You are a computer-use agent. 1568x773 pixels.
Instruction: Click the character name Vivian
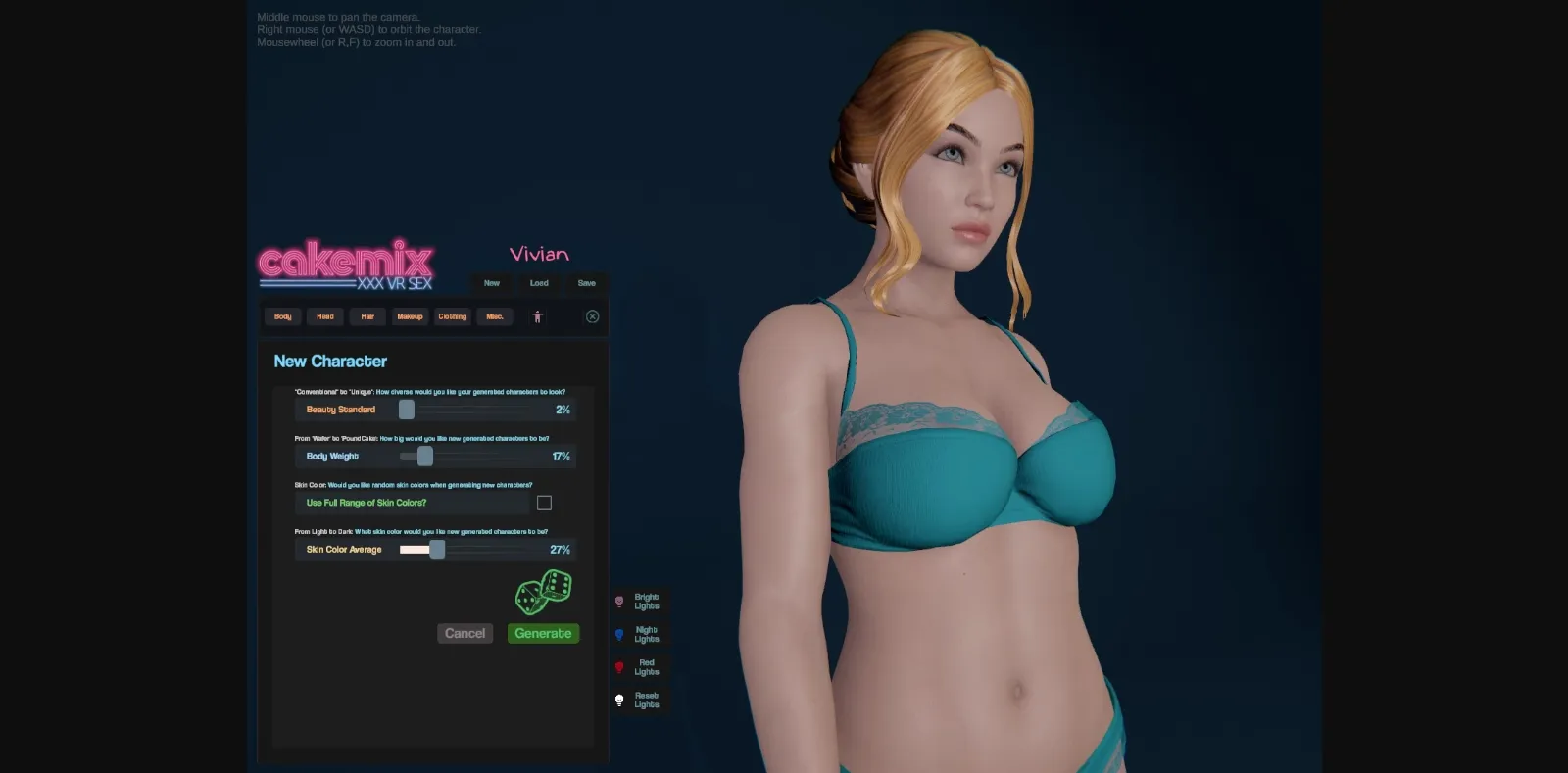[538, 253]
